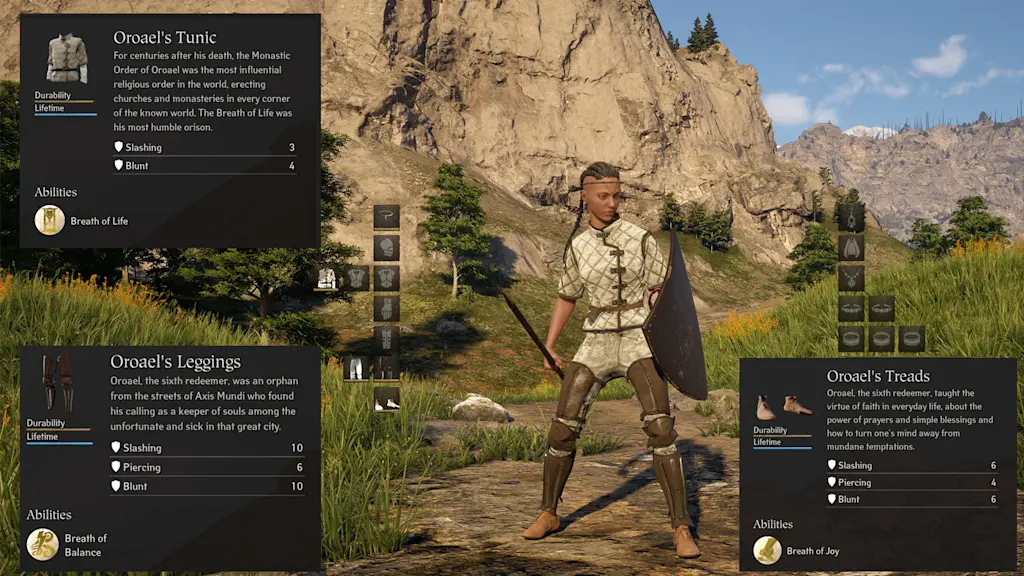Viewport: 1024px width, 576px height.
Task: Click the Oroael's Treads item thumbnail
Action: [x=781, y=406]
